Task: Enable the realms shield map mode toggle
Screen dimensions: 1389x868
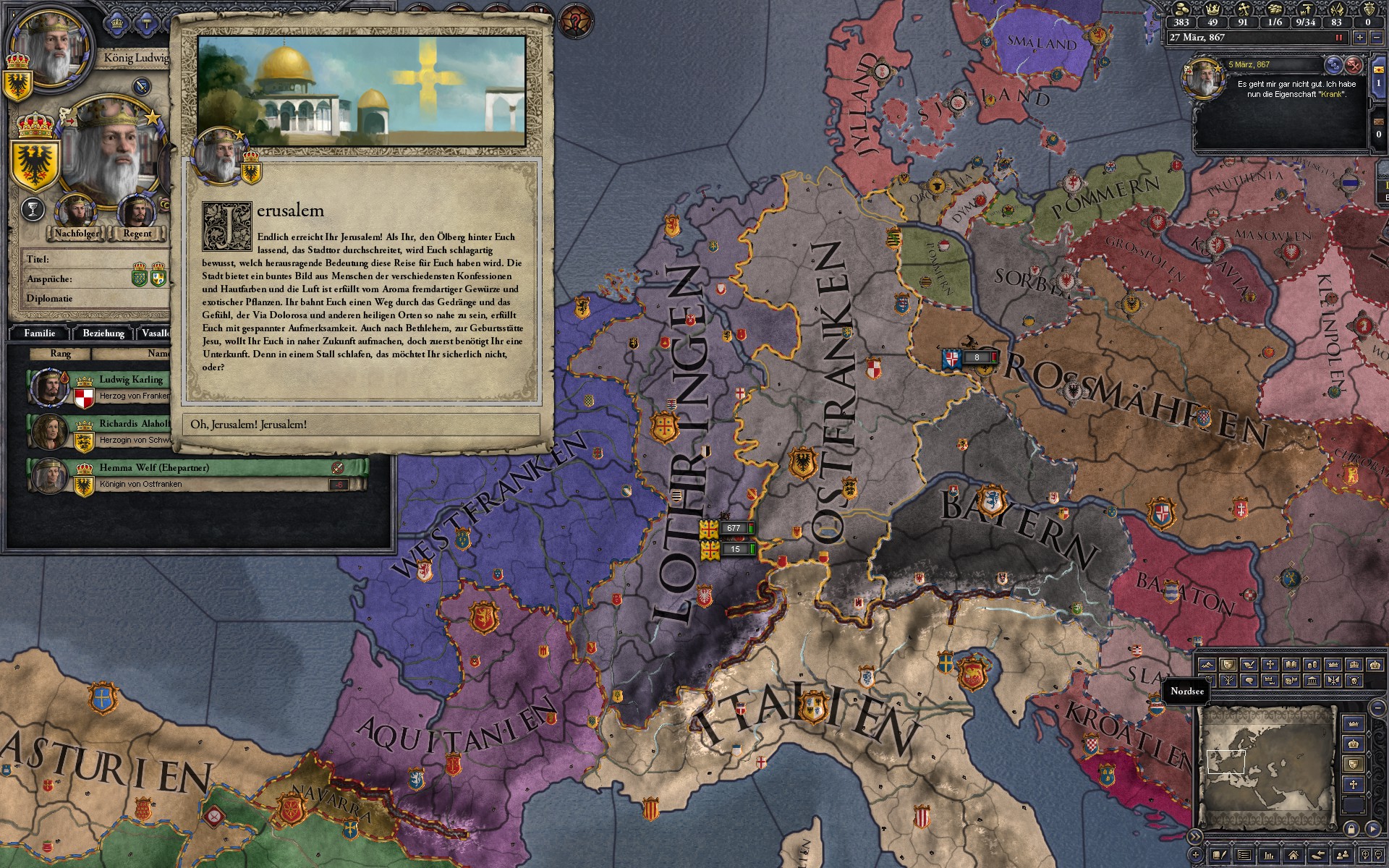Action: click(x=1228, y=665)
